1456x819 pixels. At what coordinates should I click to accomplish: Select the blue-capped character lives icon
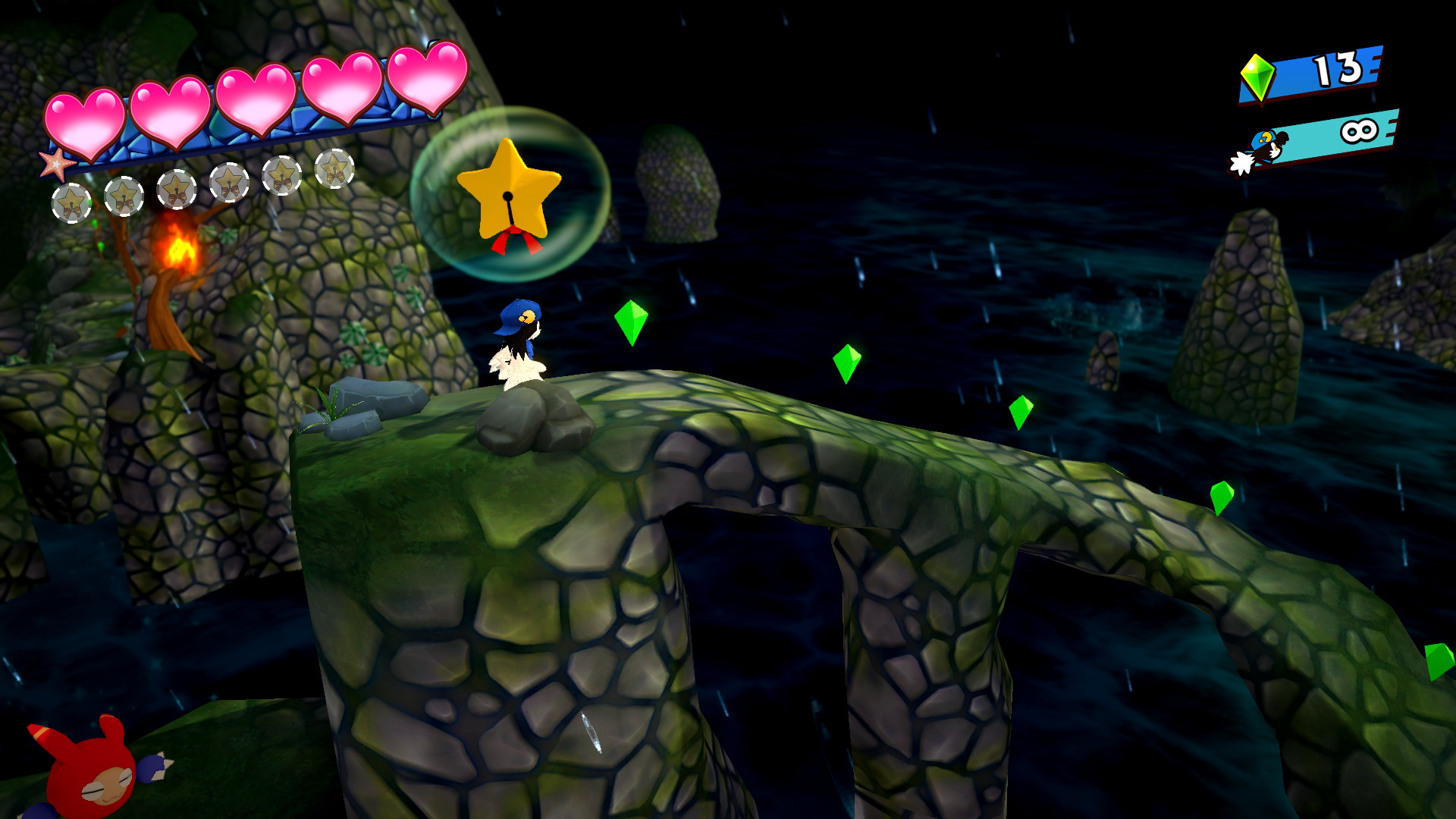[x=1262, y=151]
